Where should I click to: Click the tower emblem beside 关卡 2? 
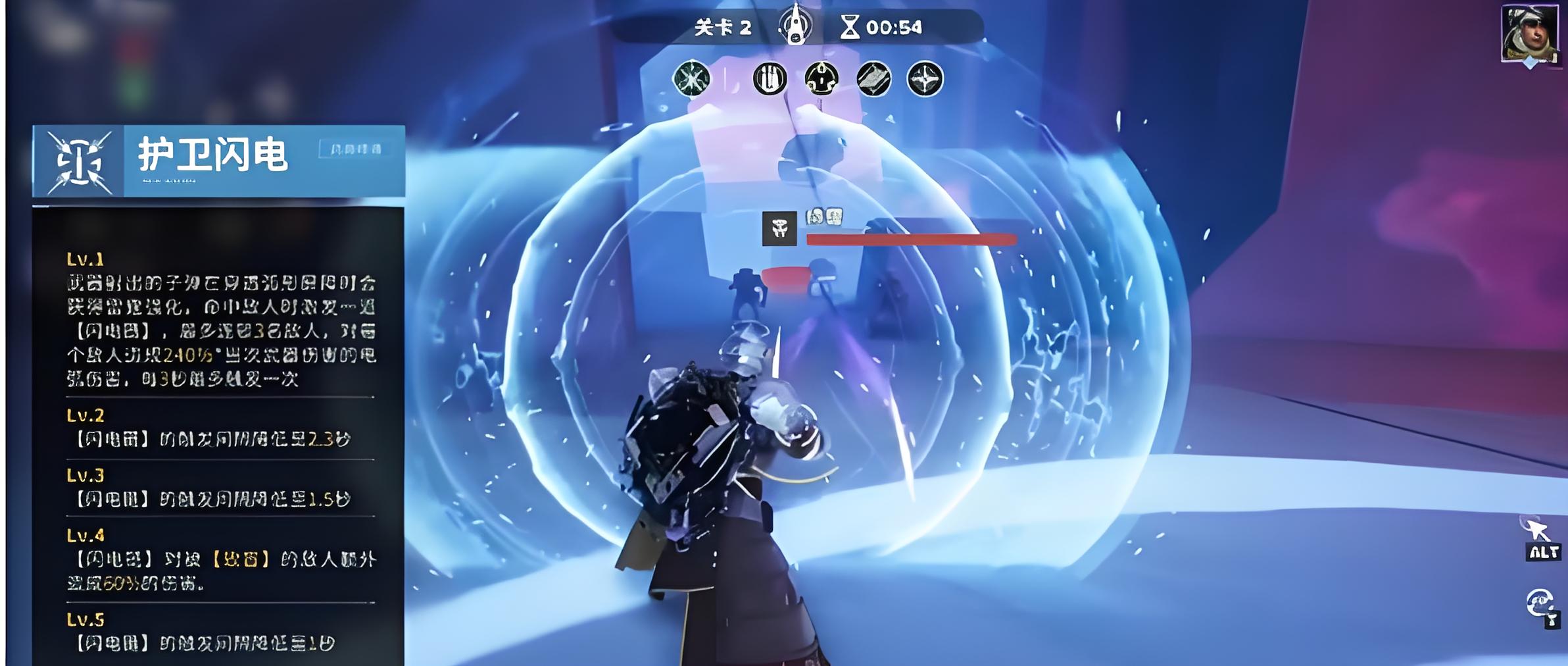tap(796, 26)
